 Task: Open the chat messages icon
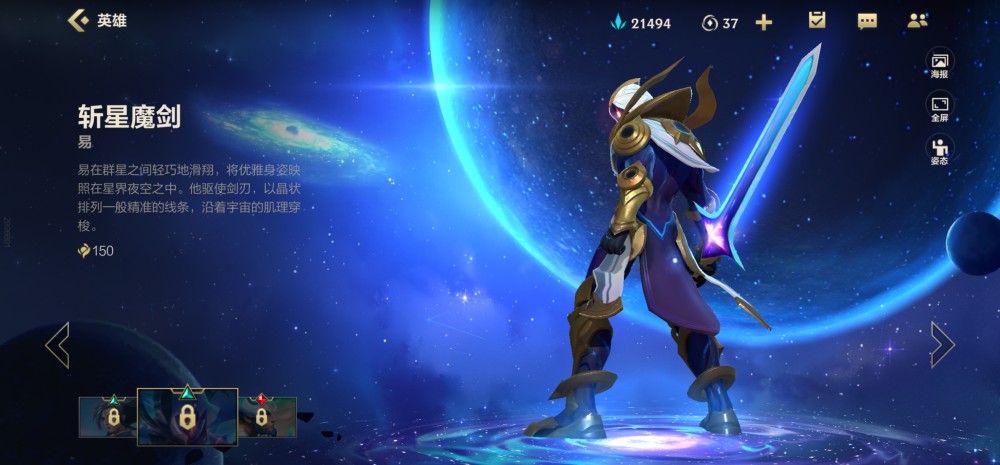tap(867, 21)
